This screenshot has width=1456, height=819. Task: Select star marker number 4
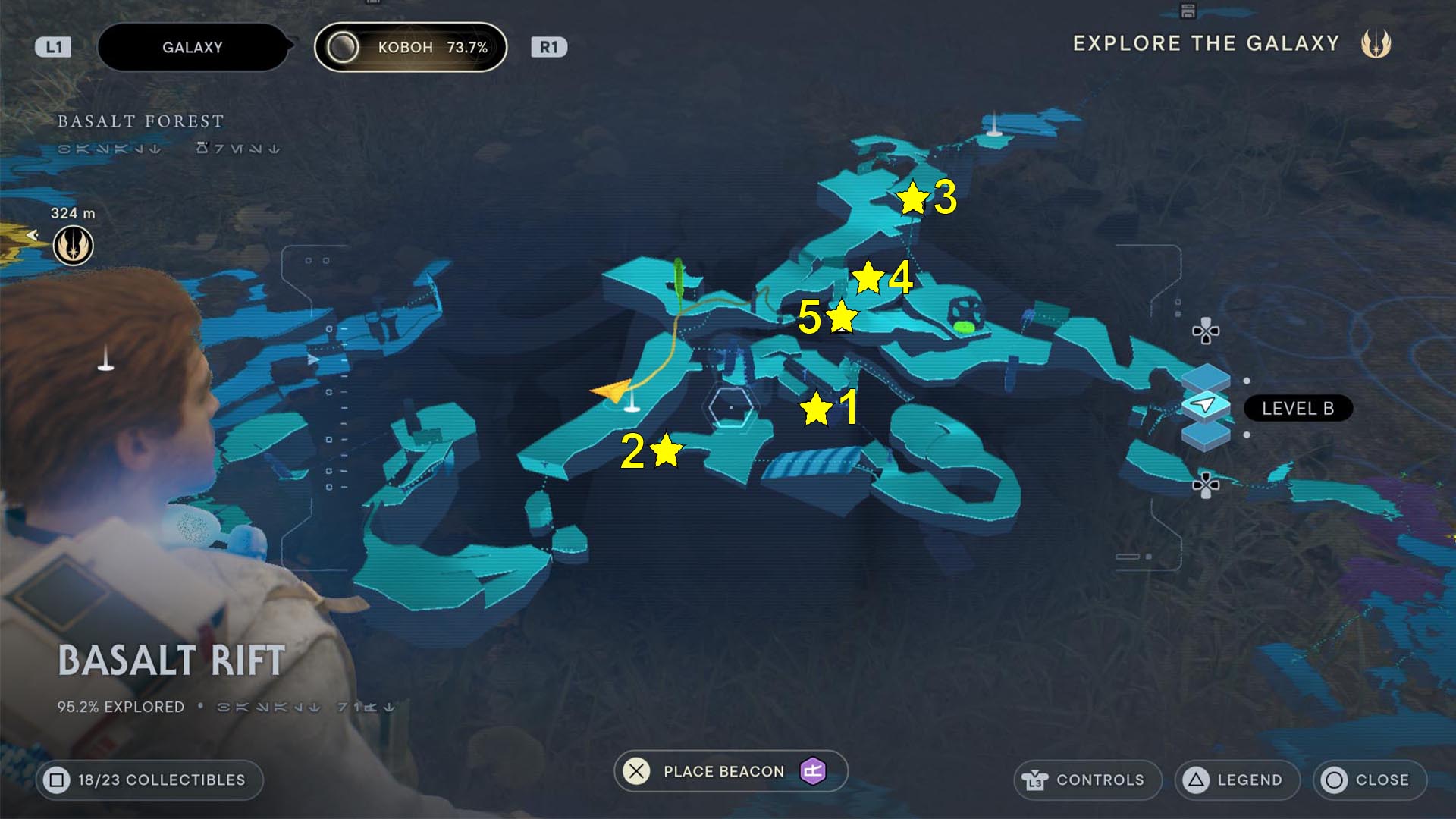[x=868, y=278]
